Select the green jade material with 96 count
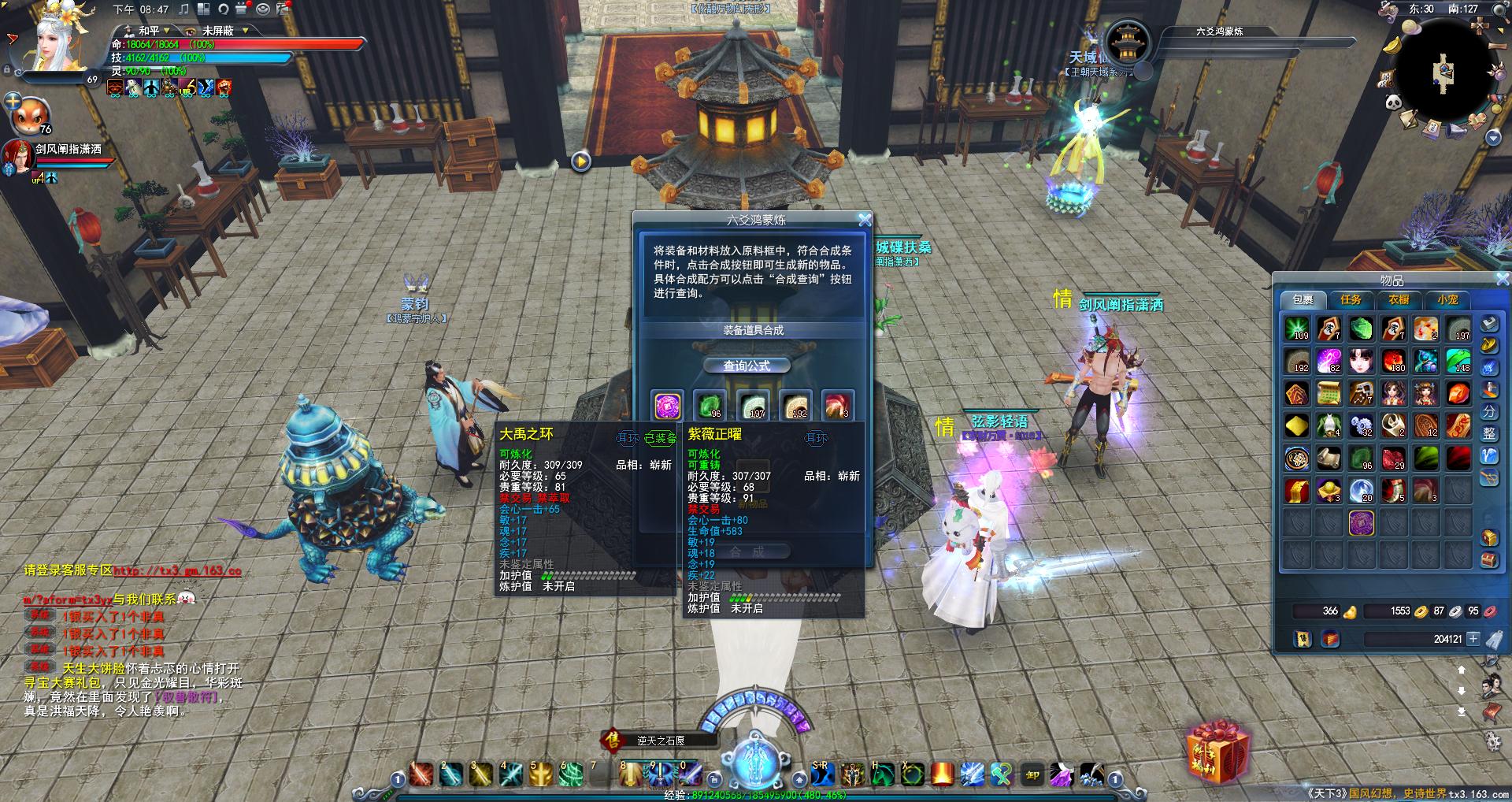This screenshot has height=802, width=1512. tap(710, 406)
